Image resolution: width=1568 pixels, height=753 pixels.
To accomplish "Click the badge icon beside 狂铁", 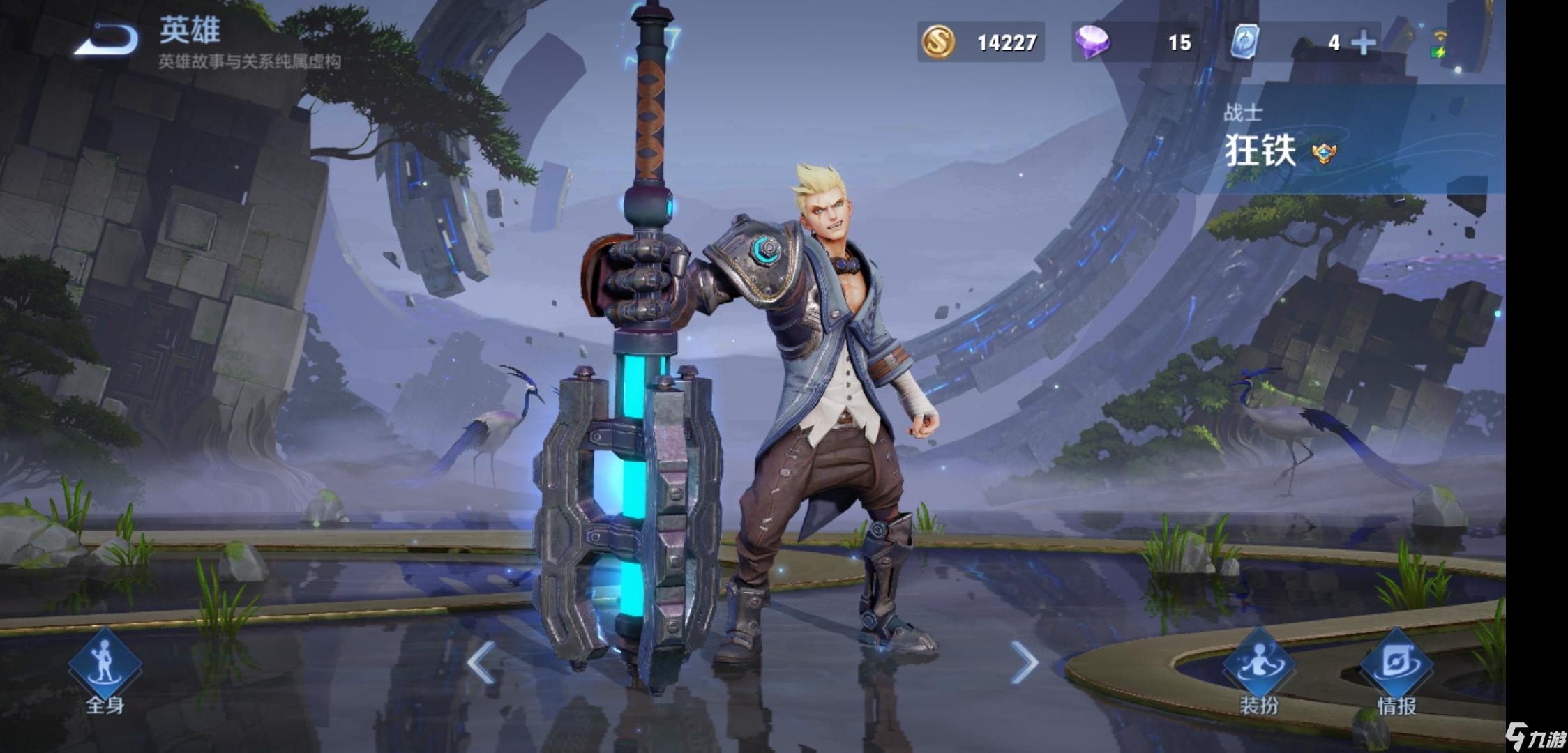I will tap(1323, 153).
